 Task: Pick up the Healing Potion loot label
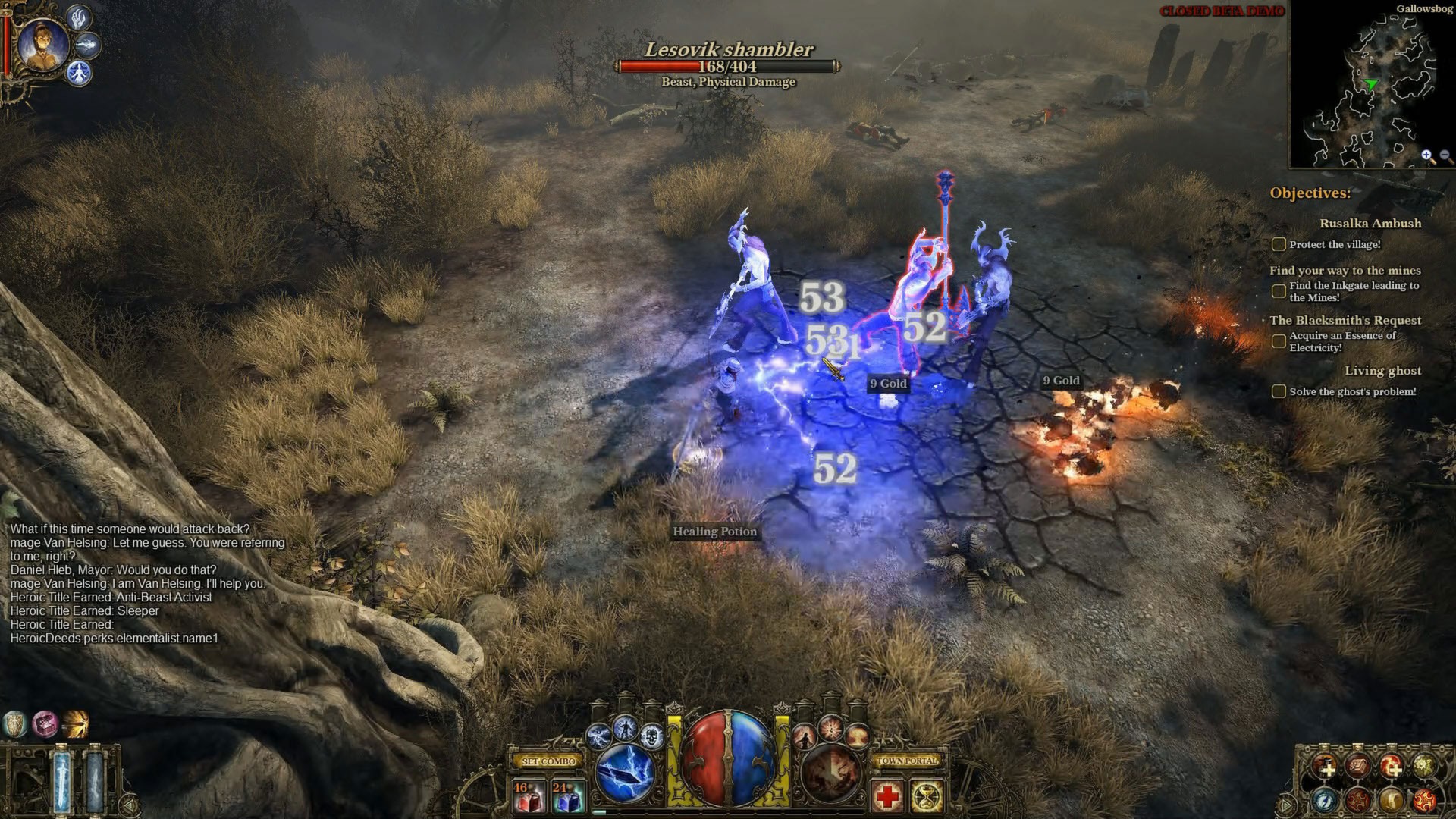715,531
